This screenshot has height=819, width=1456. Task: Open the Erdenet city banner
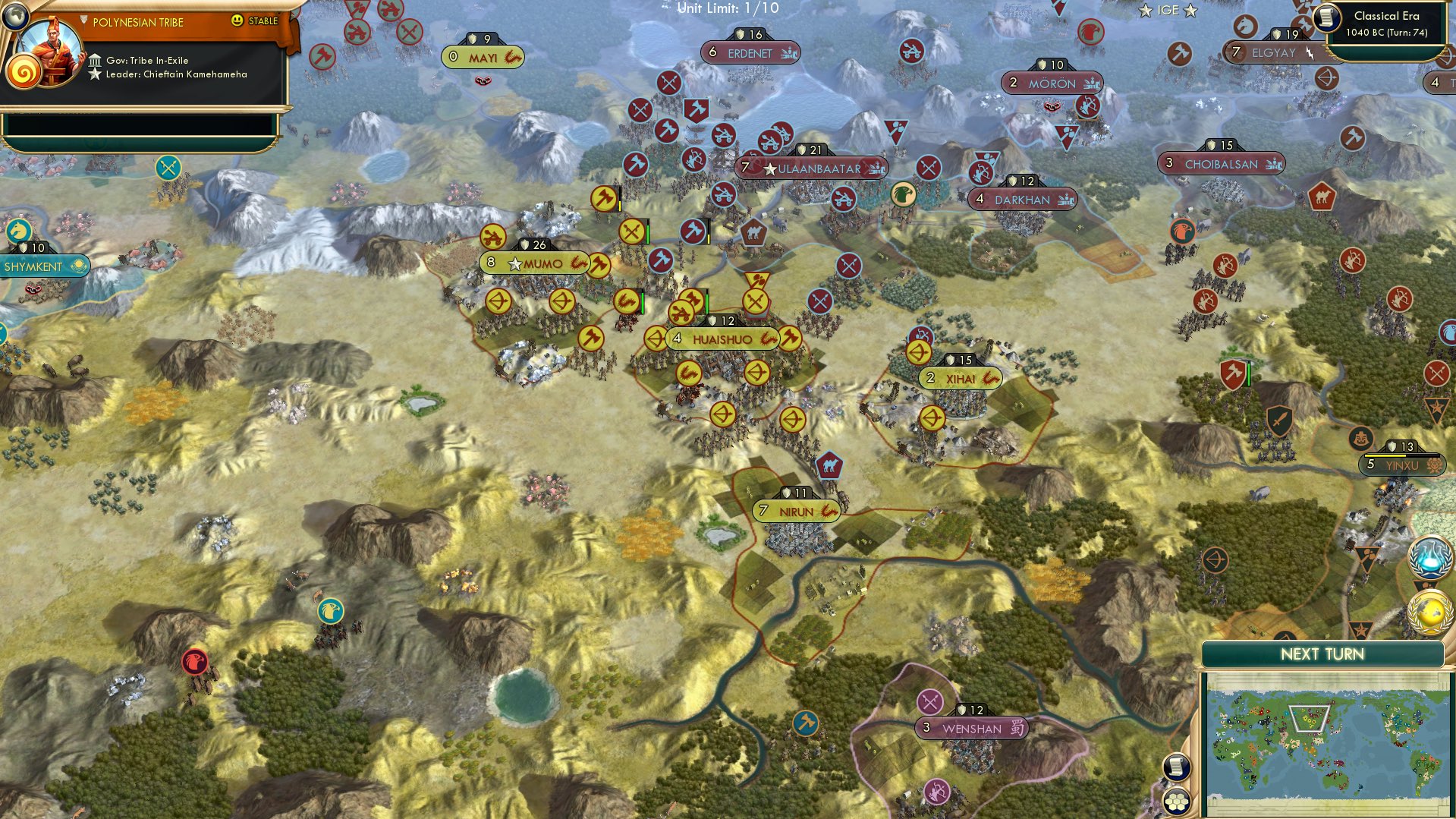(x=750, y=53)
